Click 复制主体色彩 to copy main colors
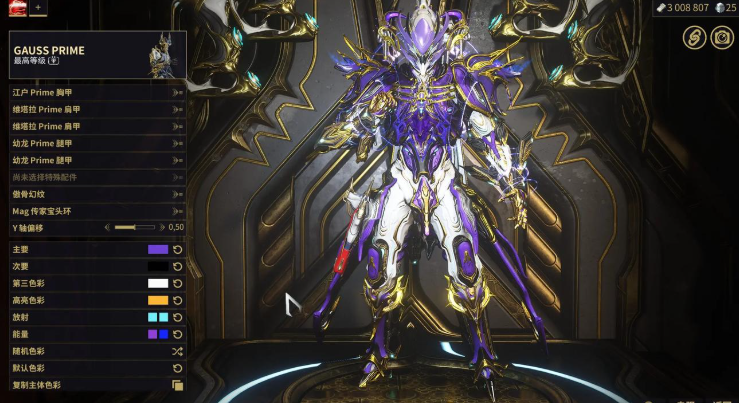The height and width of the screenshot is (403, 739). [x=178, y=385]
